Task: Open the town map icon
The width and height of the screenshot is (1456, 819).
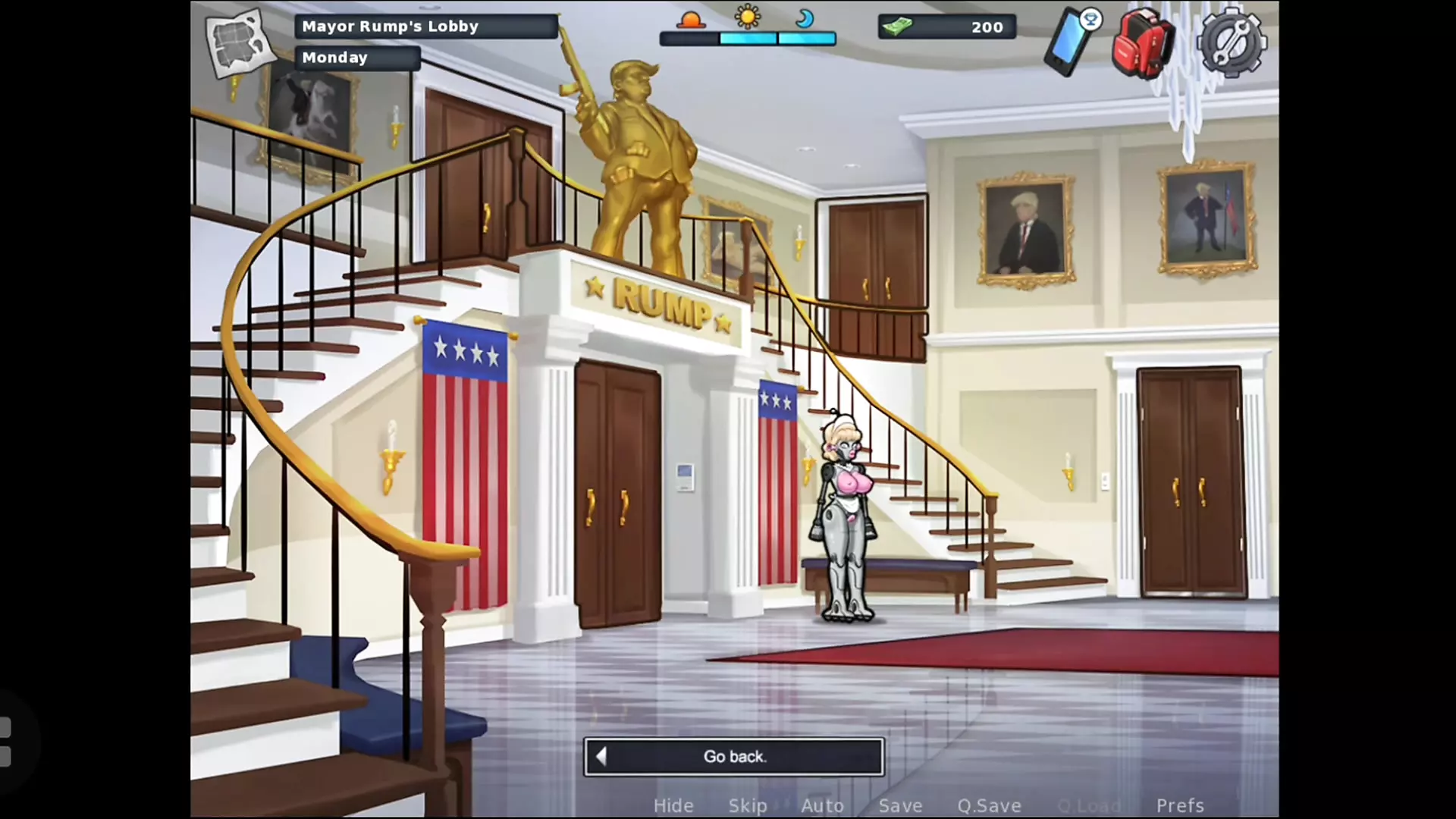Action: tap(238, 42)
